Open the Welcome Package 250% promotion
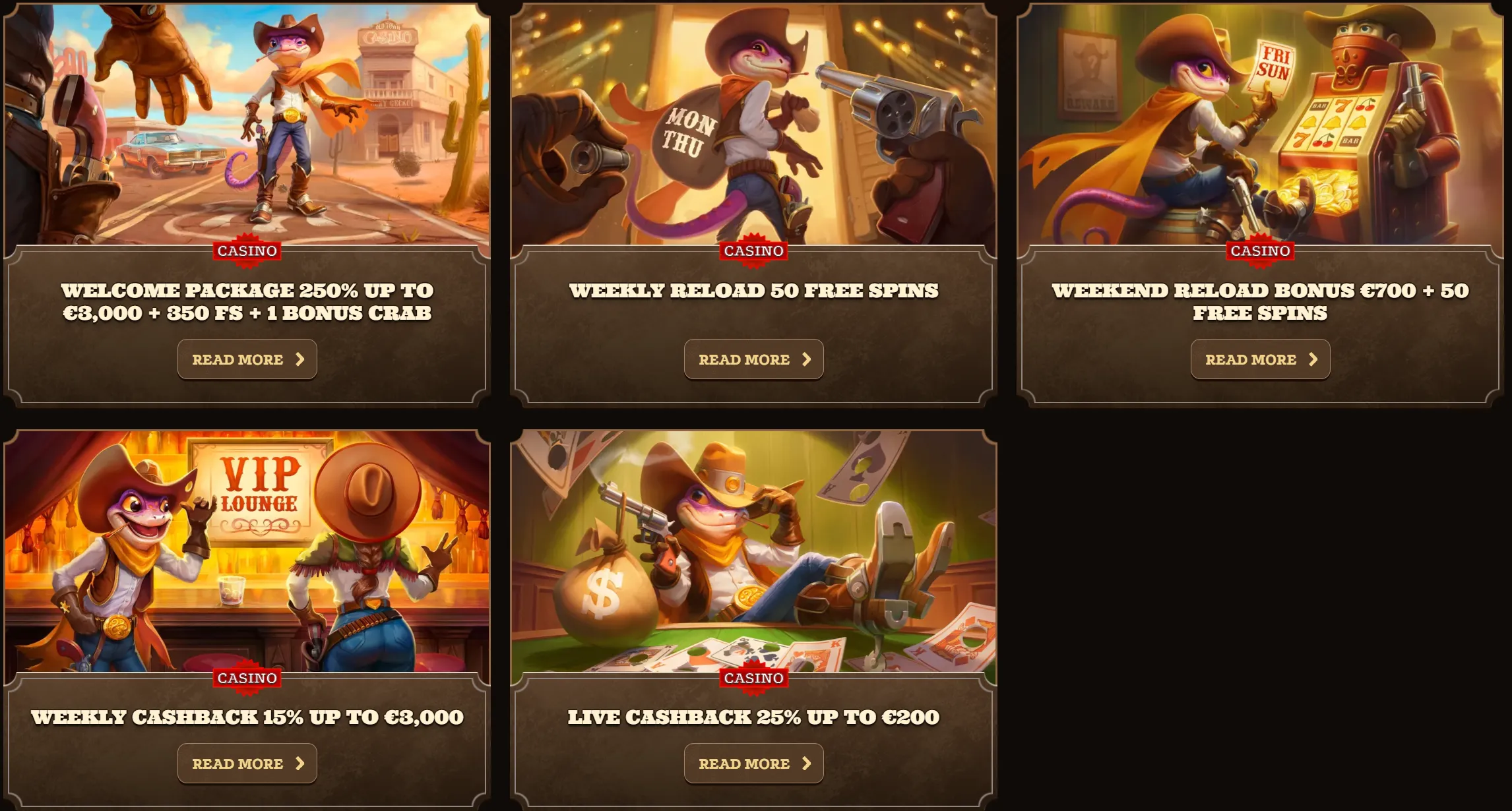 pos(247,359)
